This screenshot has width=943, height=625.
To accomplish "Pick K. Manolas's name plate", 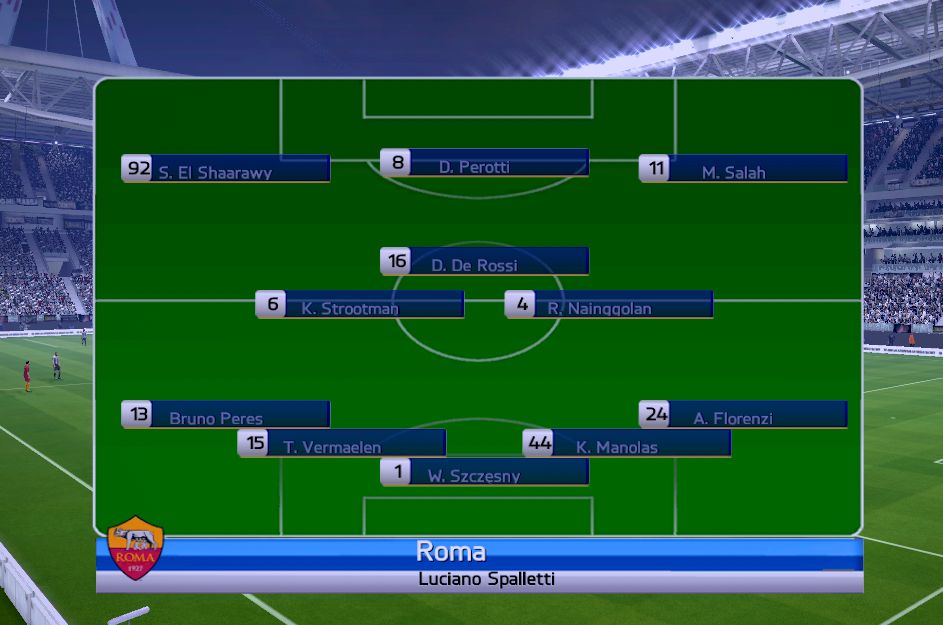I will (628, 444).
